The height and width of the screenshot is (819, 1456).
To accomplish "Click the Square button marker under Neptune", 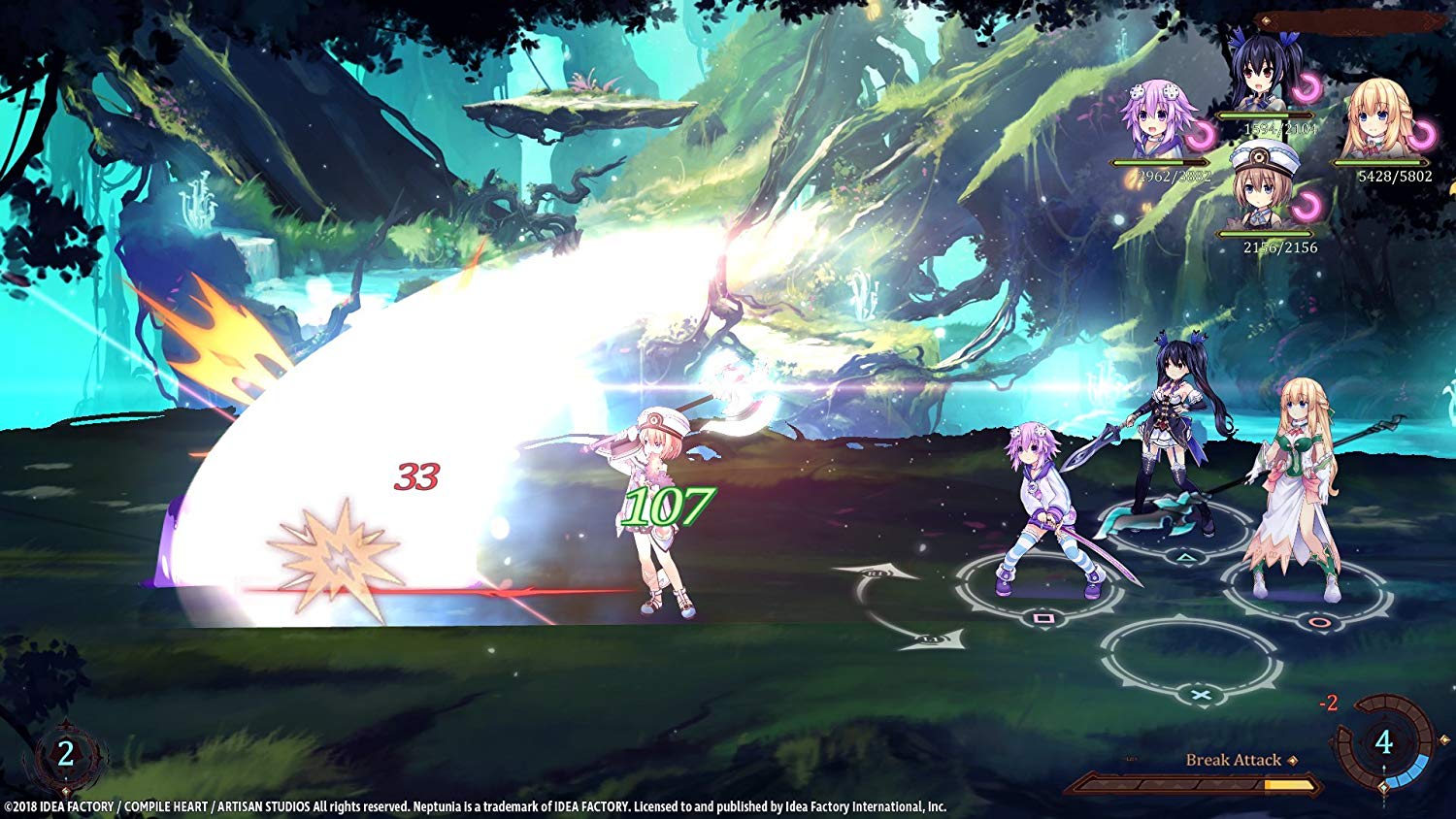I will pos(1042,618).
